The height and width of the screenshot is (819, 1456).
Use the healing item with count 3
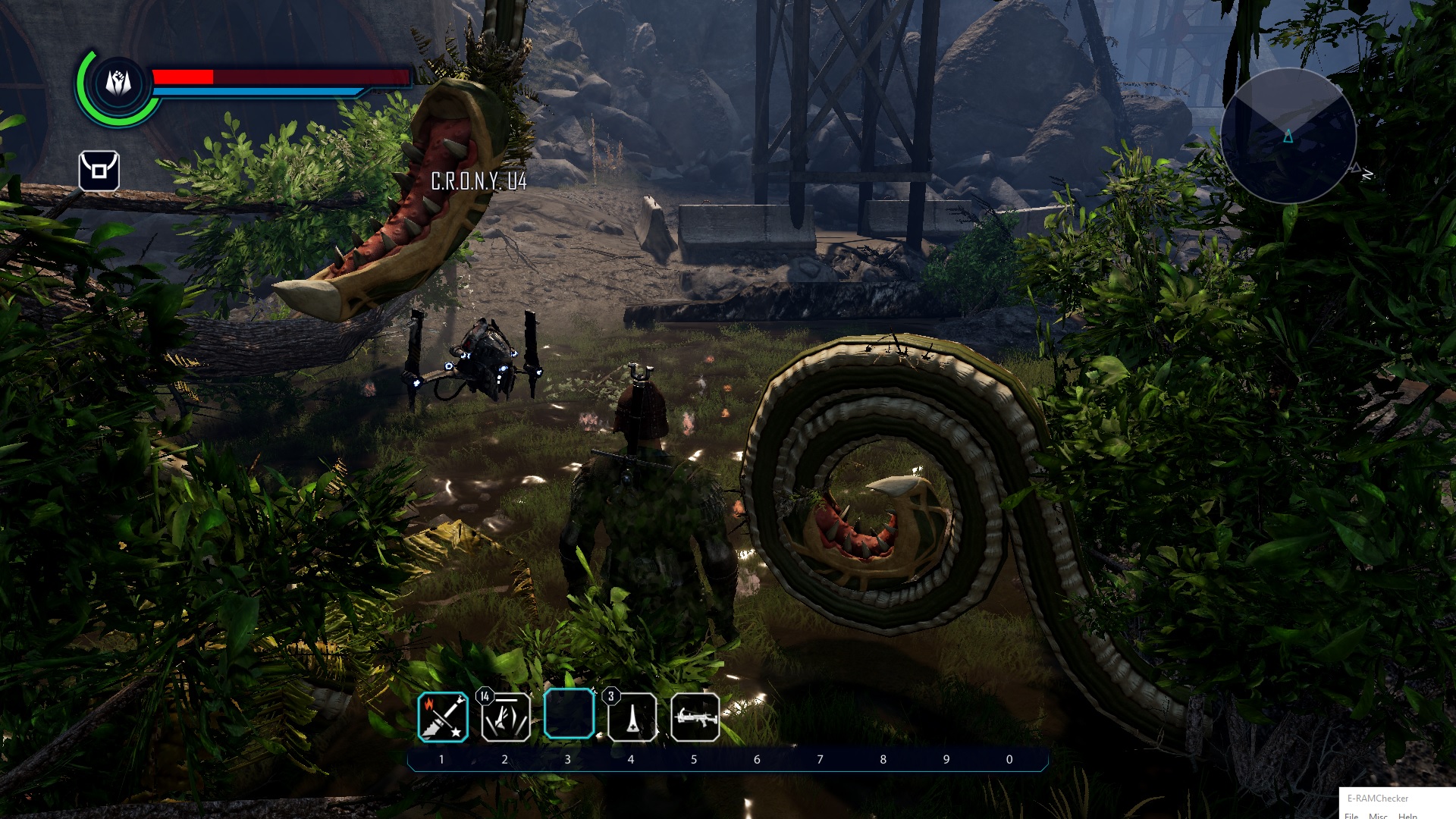click(632, 717)
